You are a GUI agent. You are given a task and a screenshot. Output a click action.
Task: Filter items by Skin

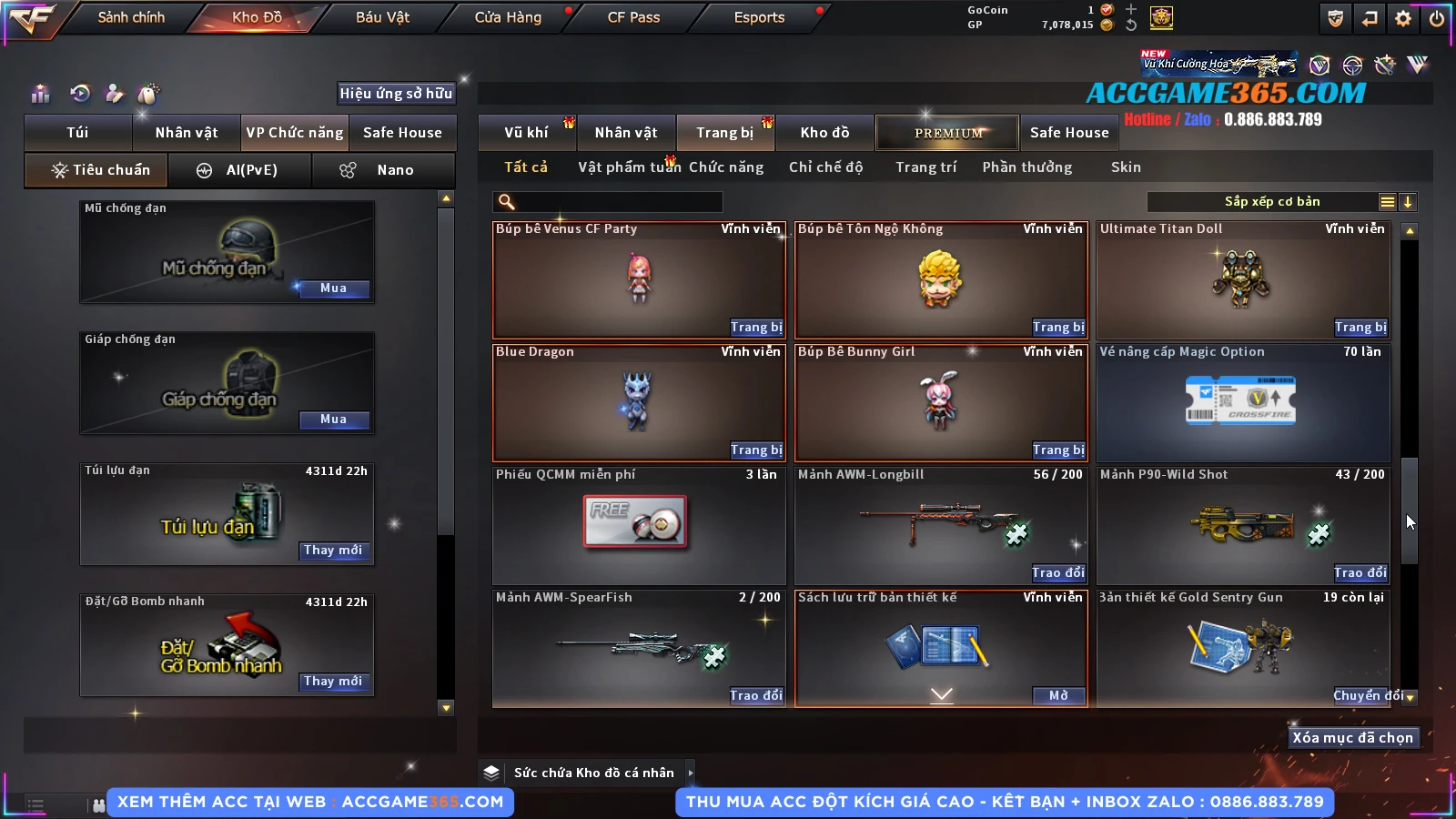(1126, 167)
